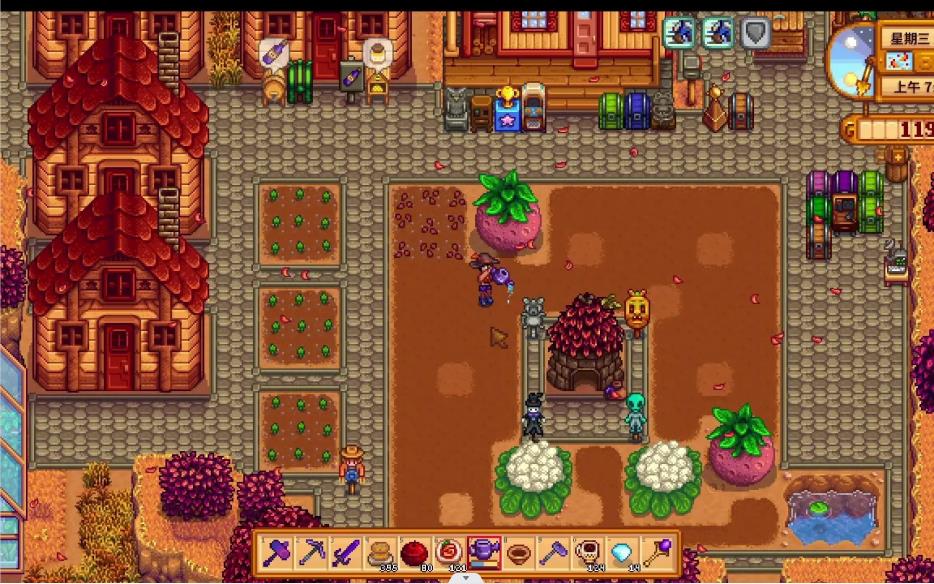Image resolution: width=934 pixels, height=584 pixels.
Task: Click the grey shield buff icon
Action: pos(756,34)
